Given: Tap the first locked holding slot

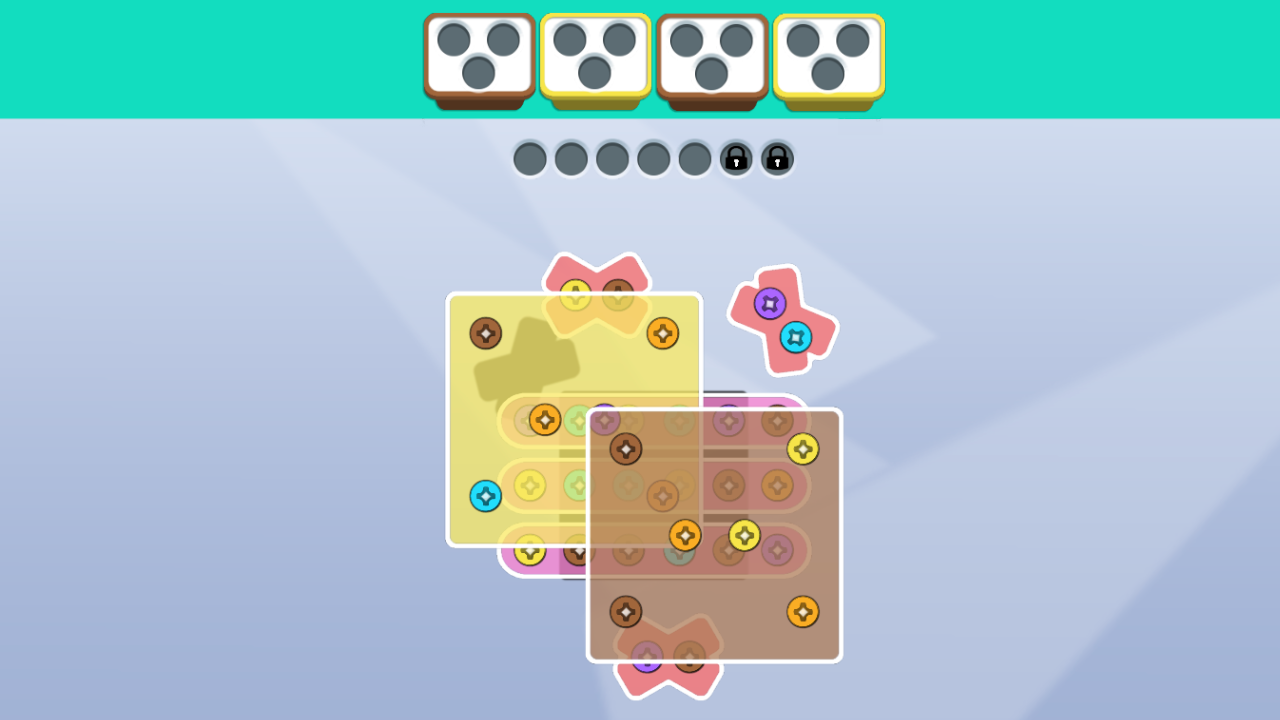Looking at the screenshot, I should click(736, 159).
